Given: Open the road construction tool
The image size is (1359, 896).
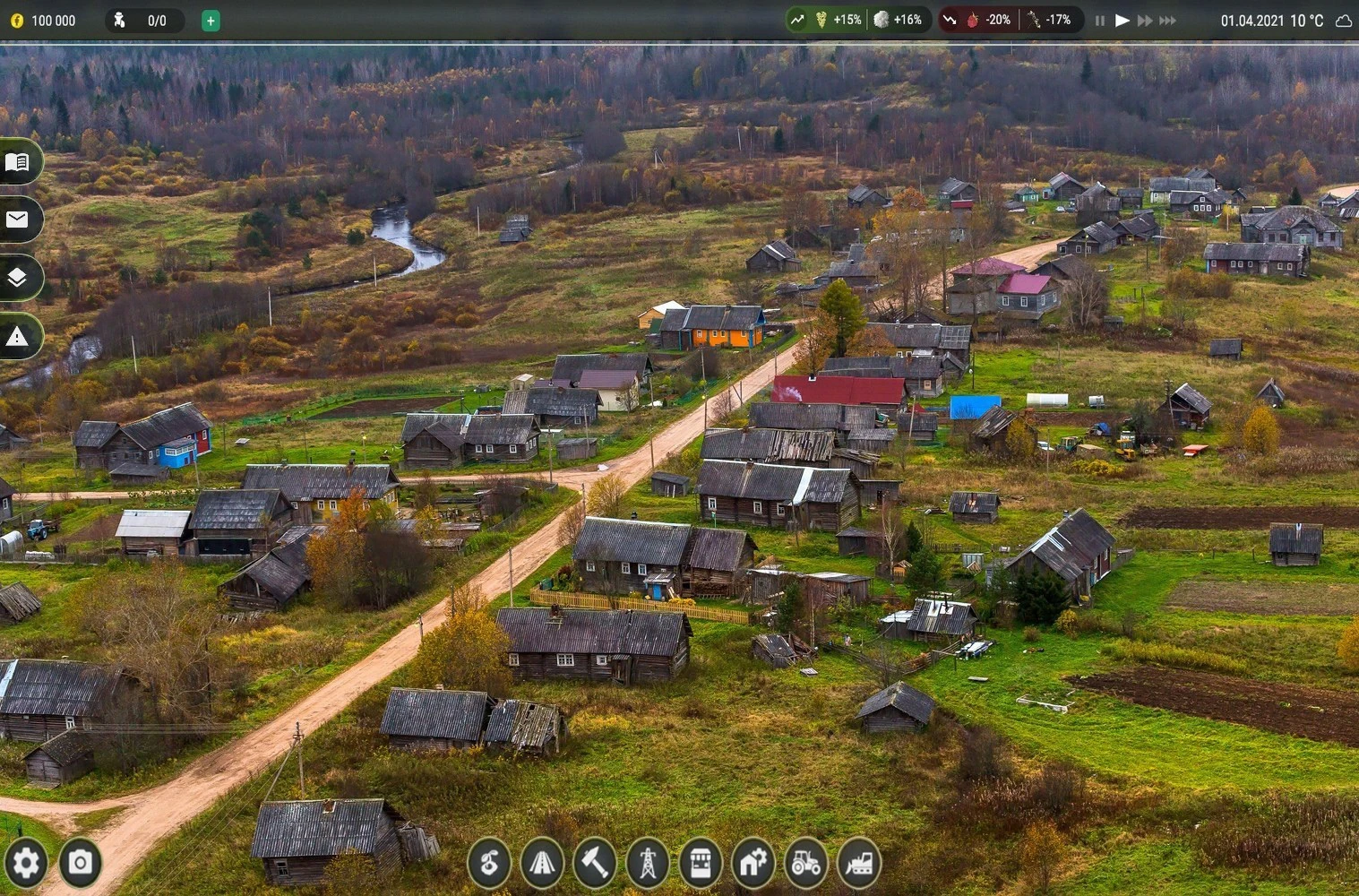Looking at the screenshot, I should click(541, 862).
